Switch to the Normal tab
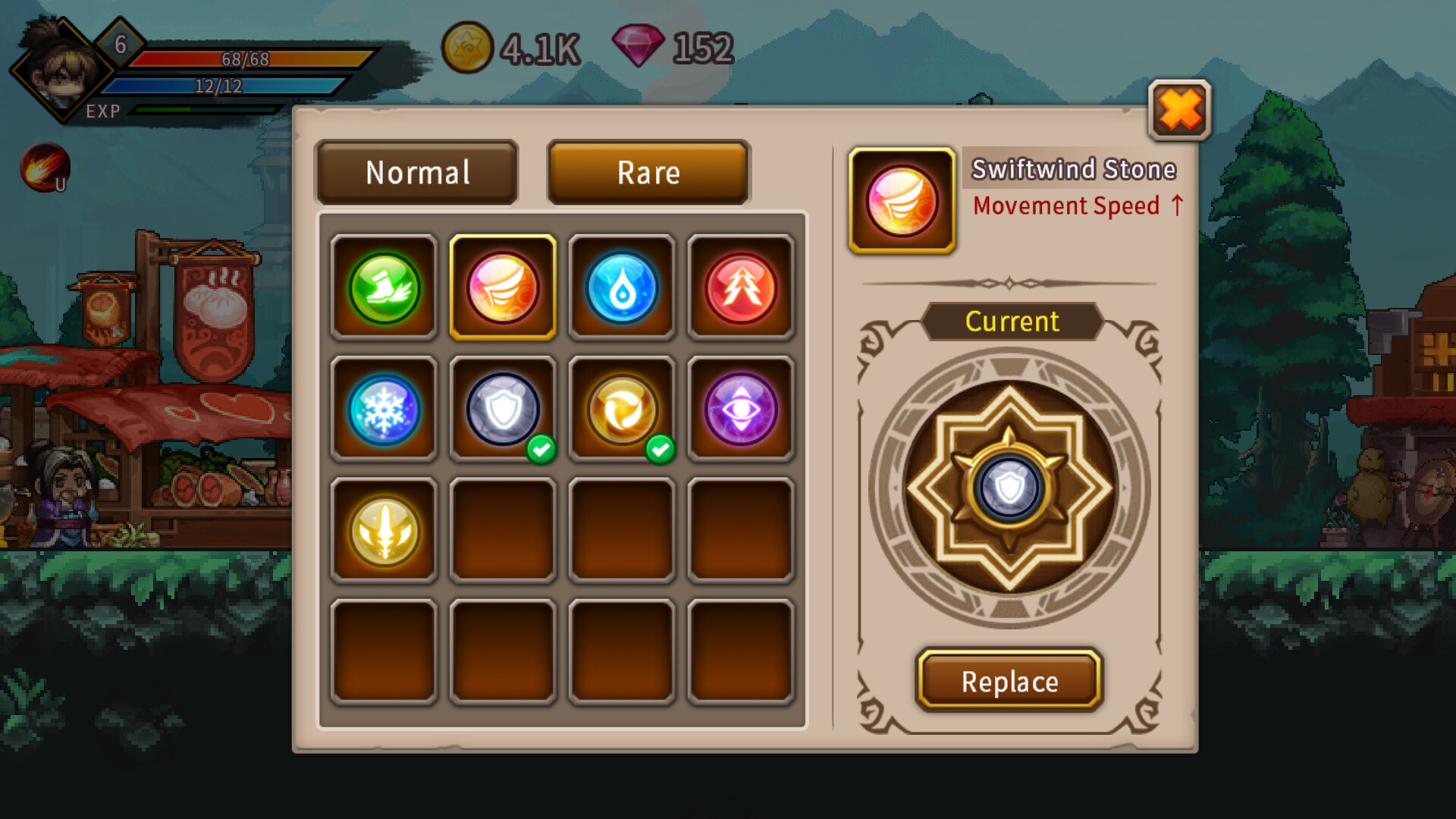This screenshot has width=1456, height=819. (416, 173)
